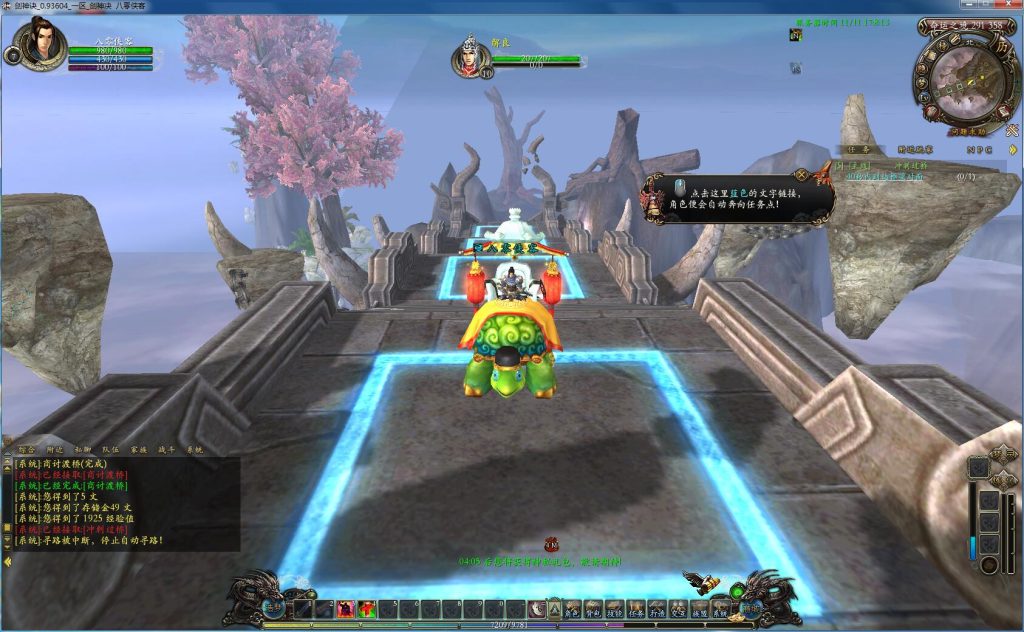Switch to the 队伍 team chat tab
The height and width of the screenshot is (632, 1024).
[110, 450]
